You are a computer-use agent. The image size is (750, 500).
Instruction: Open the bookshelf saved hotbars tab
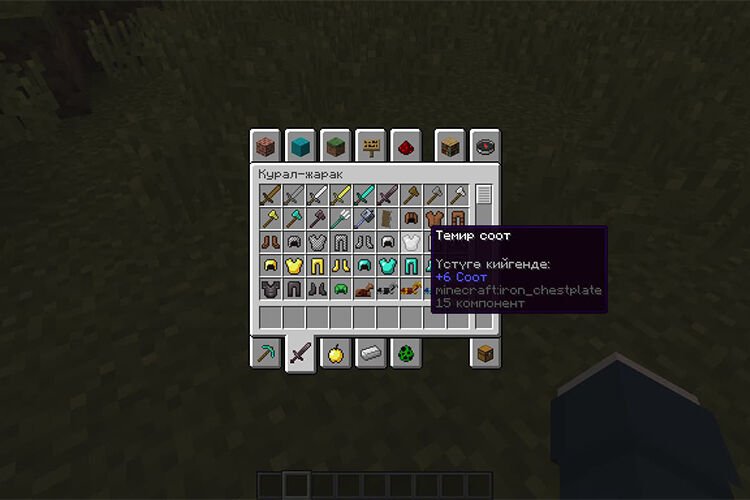450,146
